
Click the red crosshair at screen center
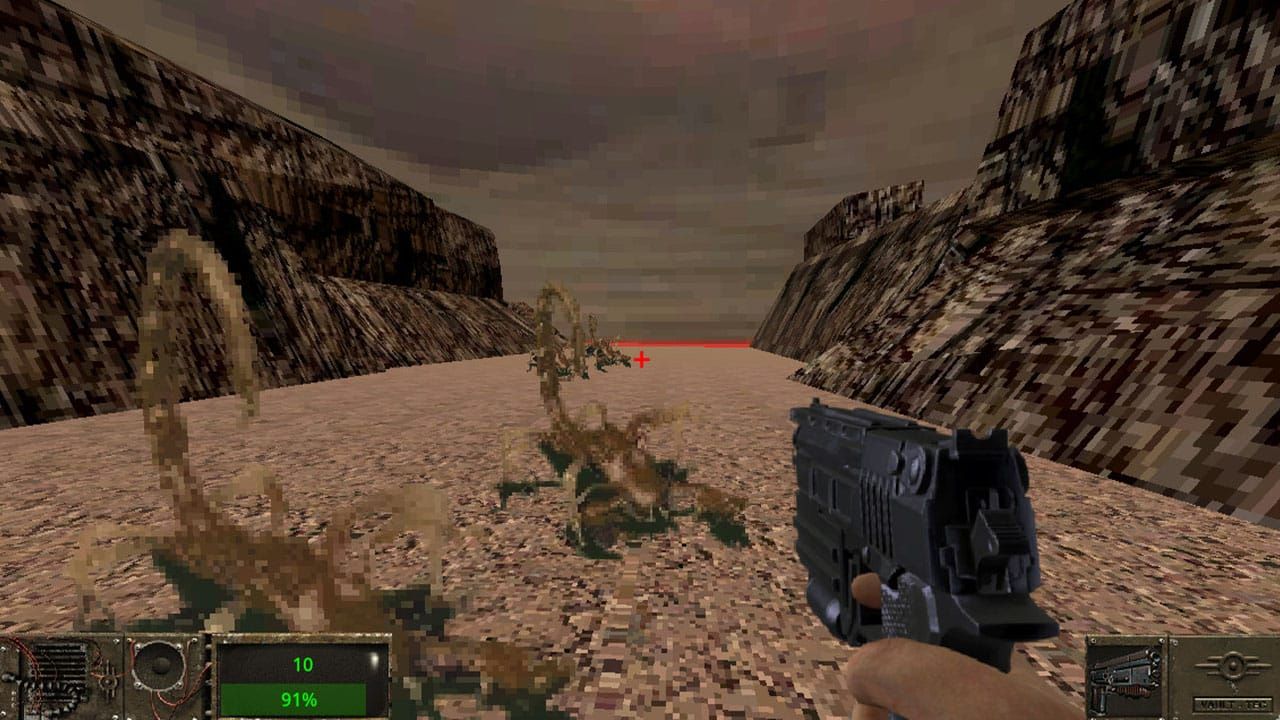[640, 357]
